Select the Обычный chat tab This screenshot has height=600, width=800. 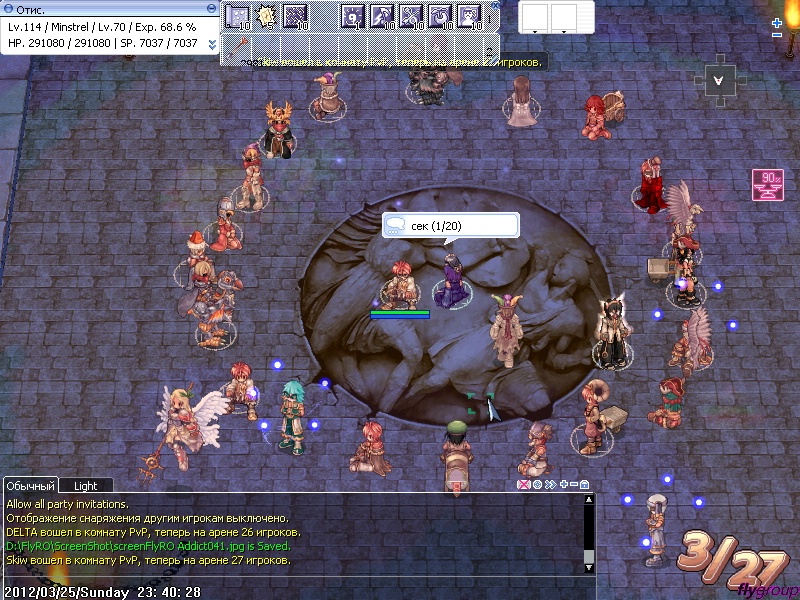[31, 485]
